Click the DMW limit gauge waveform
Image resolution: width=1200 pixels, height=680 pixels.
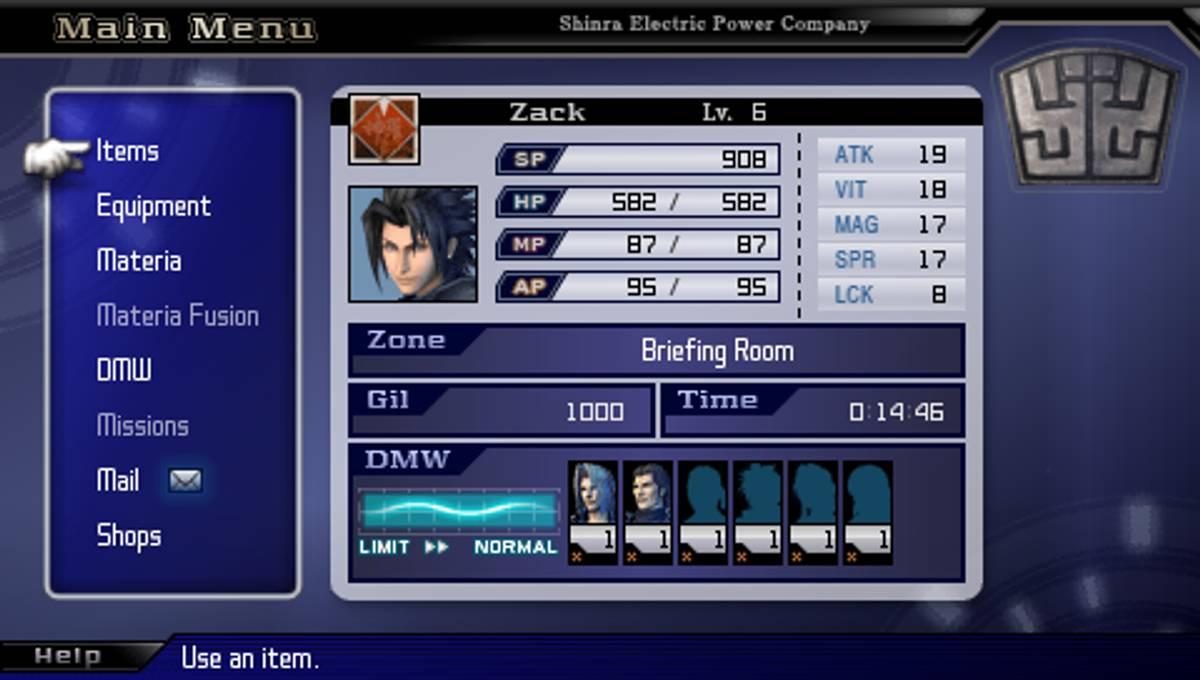[x=459, y=510]
